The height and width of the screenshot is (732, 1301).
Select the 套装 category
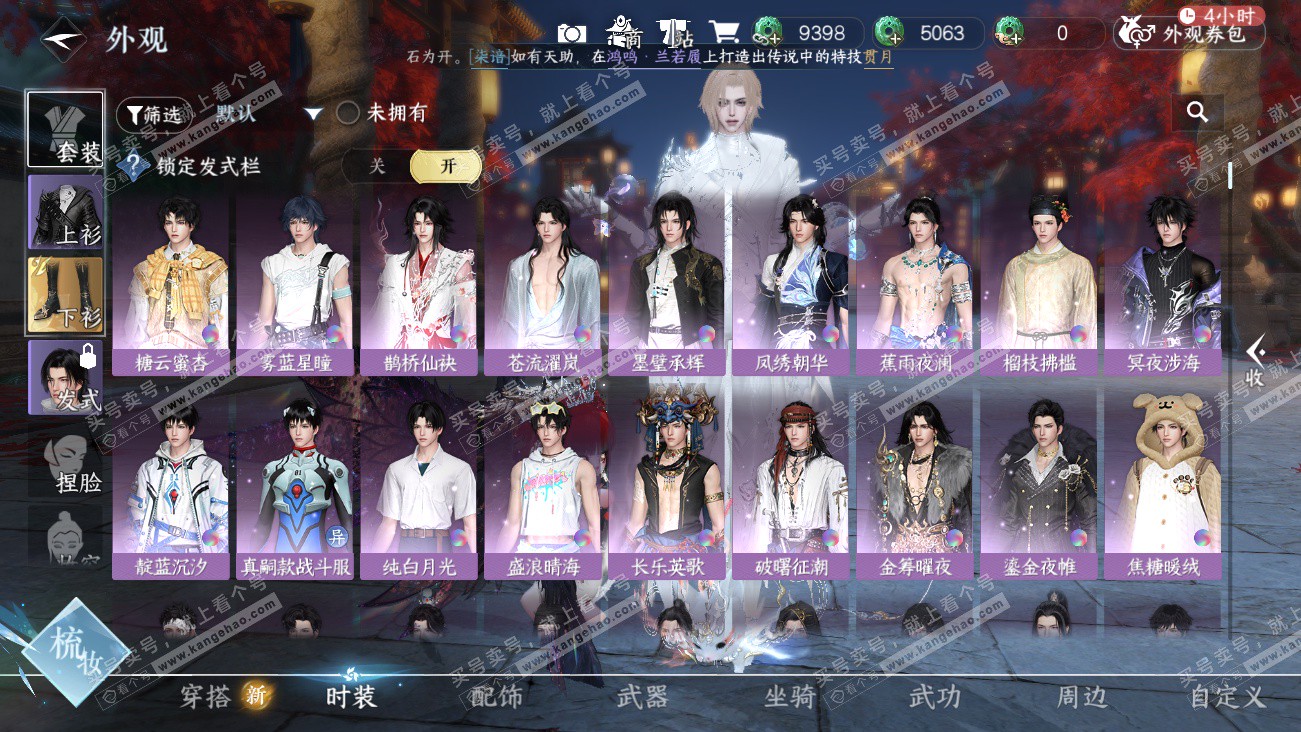(x=65, y=130)
